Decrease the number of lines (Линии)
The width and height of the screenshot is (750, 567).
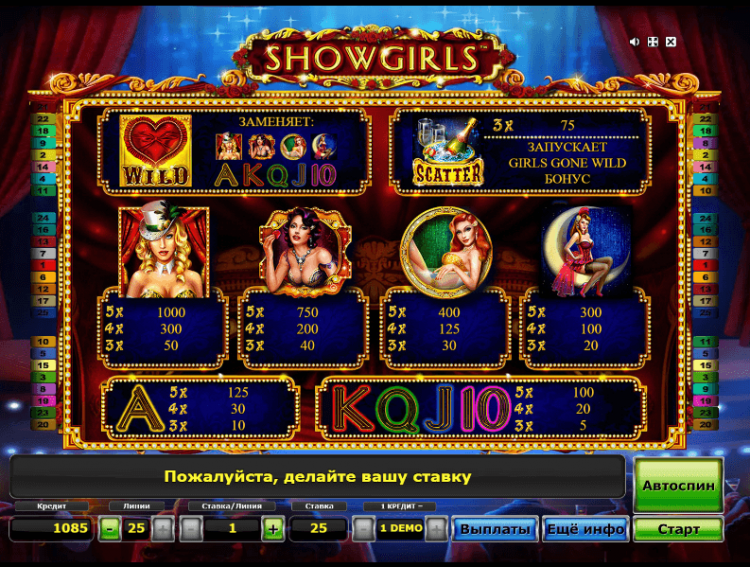click(x=110, y=529)
